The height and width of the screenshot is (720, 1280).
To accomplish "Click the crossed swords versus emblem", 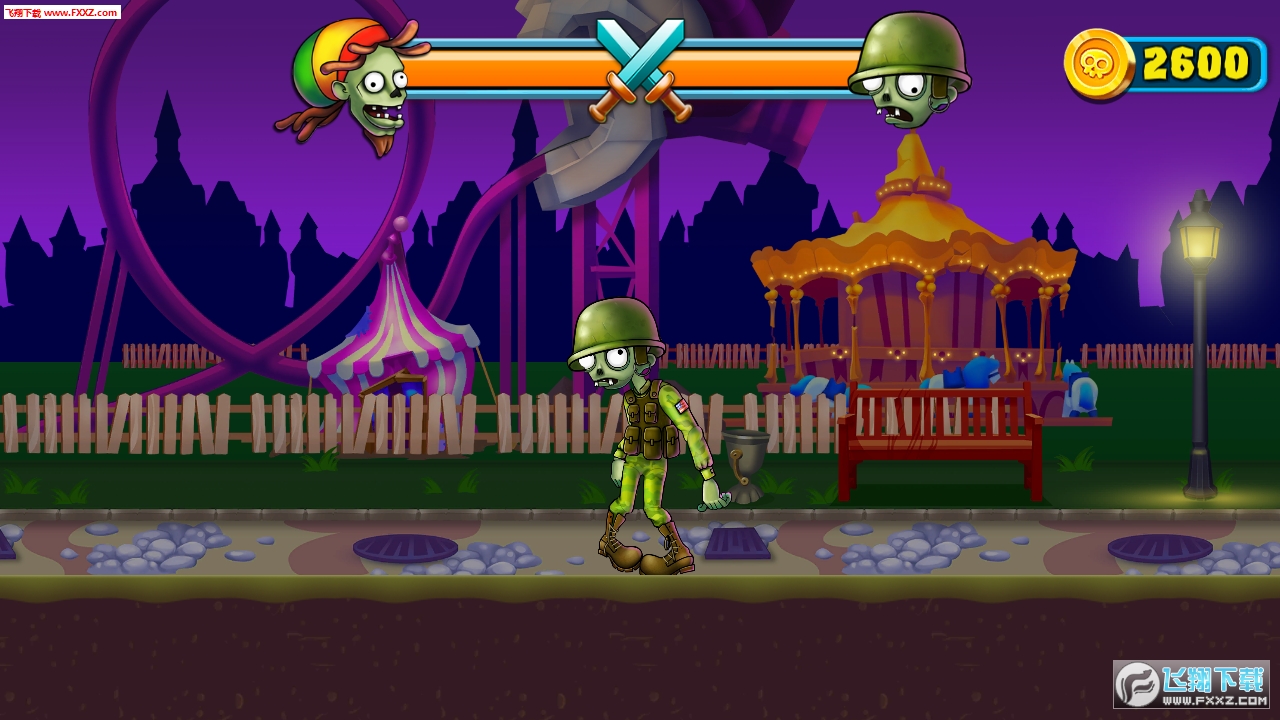I will [x=640, y=68].
